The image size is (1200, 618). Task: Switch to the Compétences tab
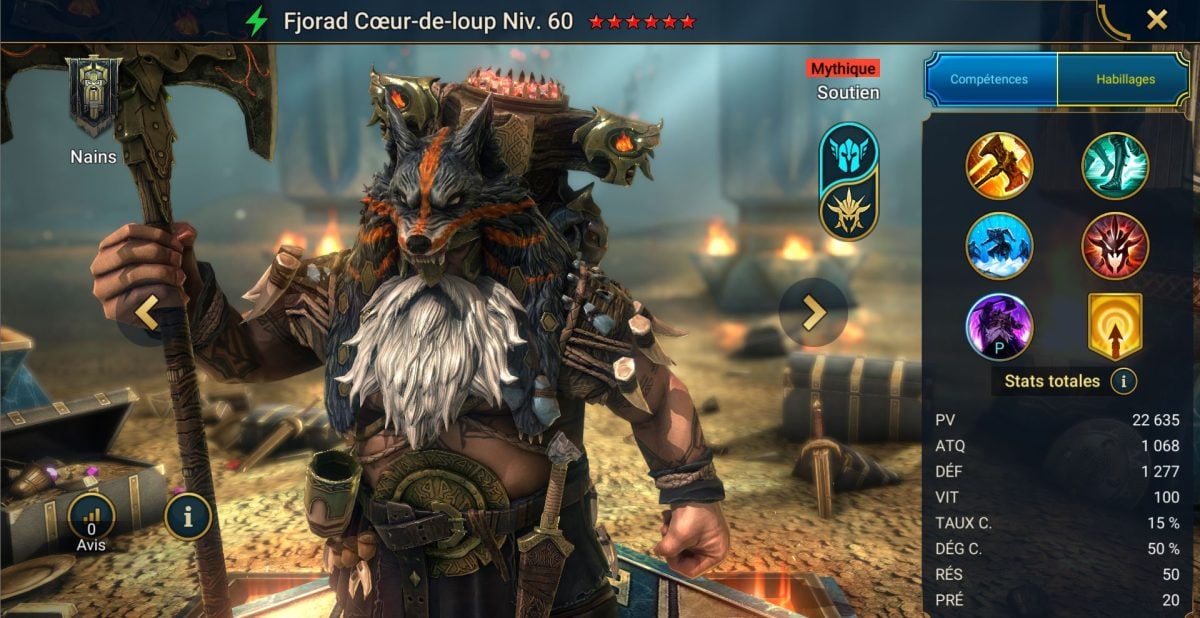991,79
